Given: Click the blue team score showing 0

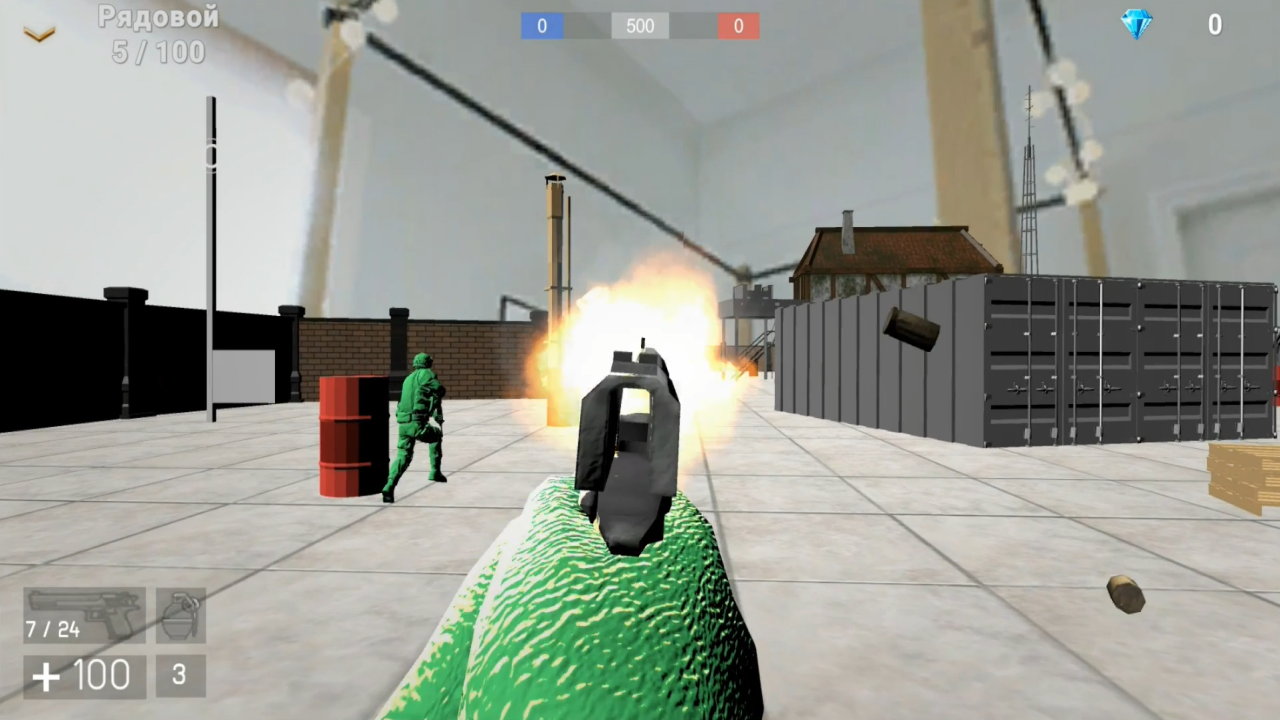Looking at the screenshot, I should point(542,26).
